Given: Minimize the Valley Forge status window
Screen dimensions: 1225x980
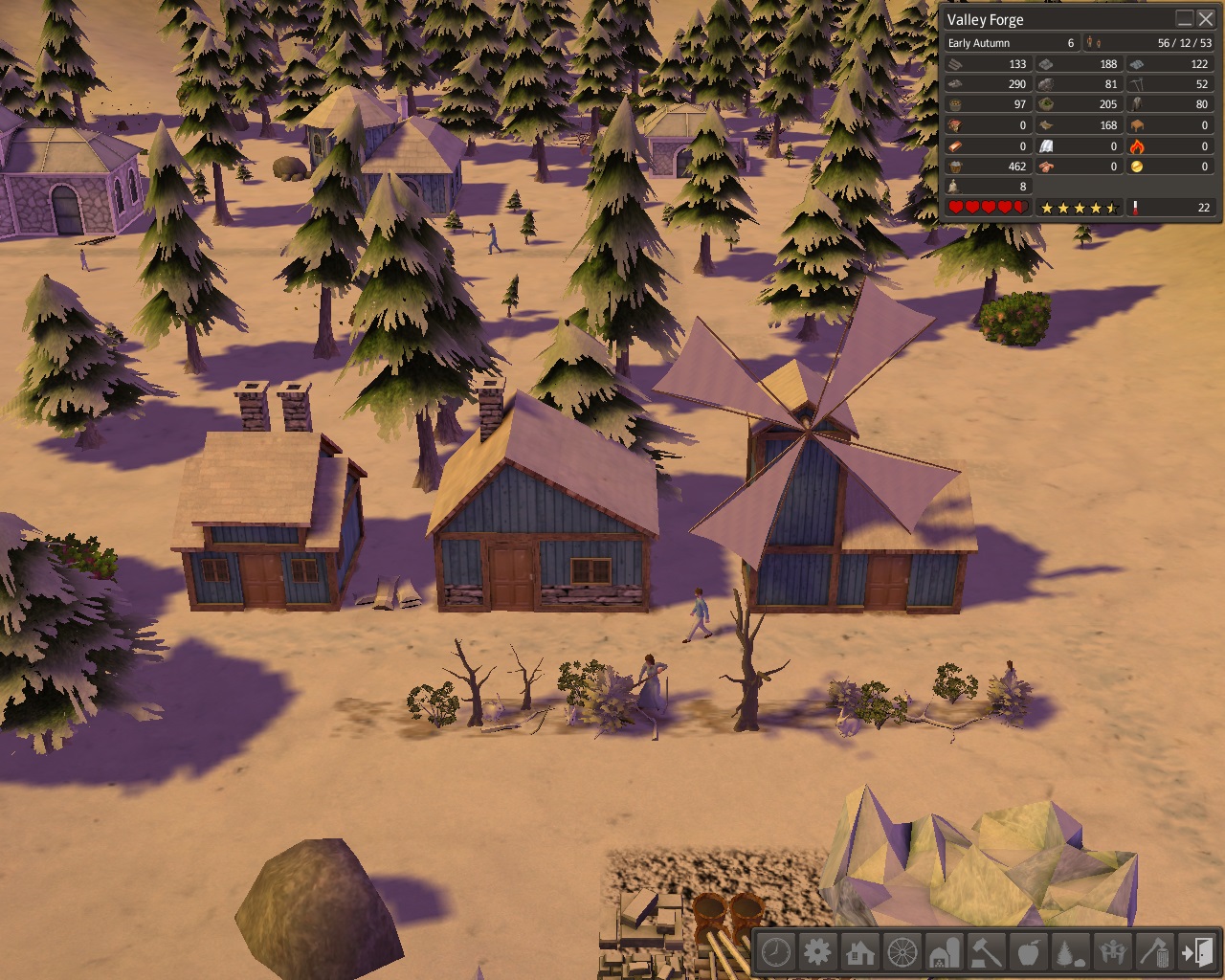Looking at the screenshot, I should pos(1185,19).
